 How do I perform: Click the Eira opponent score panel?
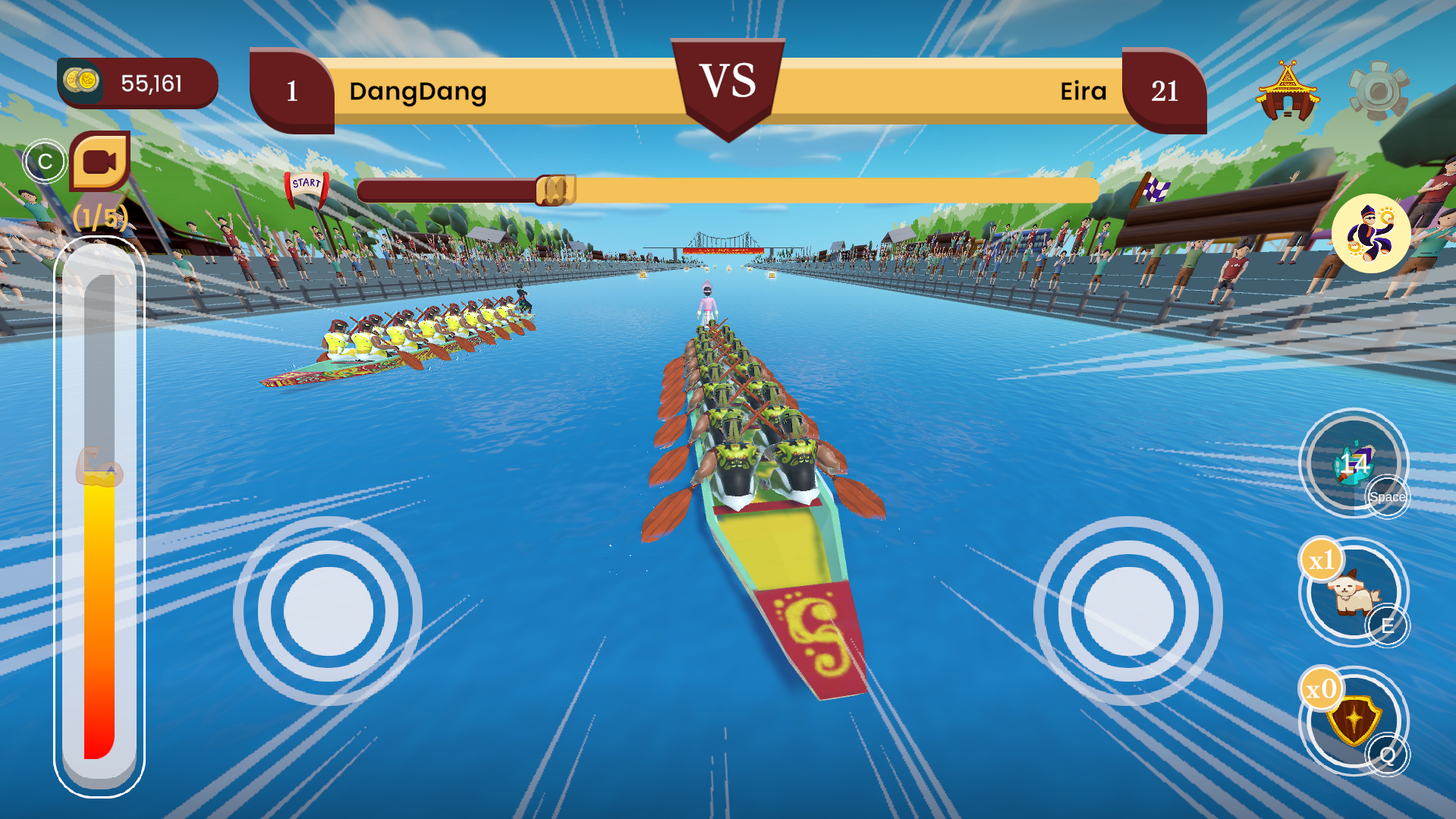pyautogui.click(x=1163, y=92)
